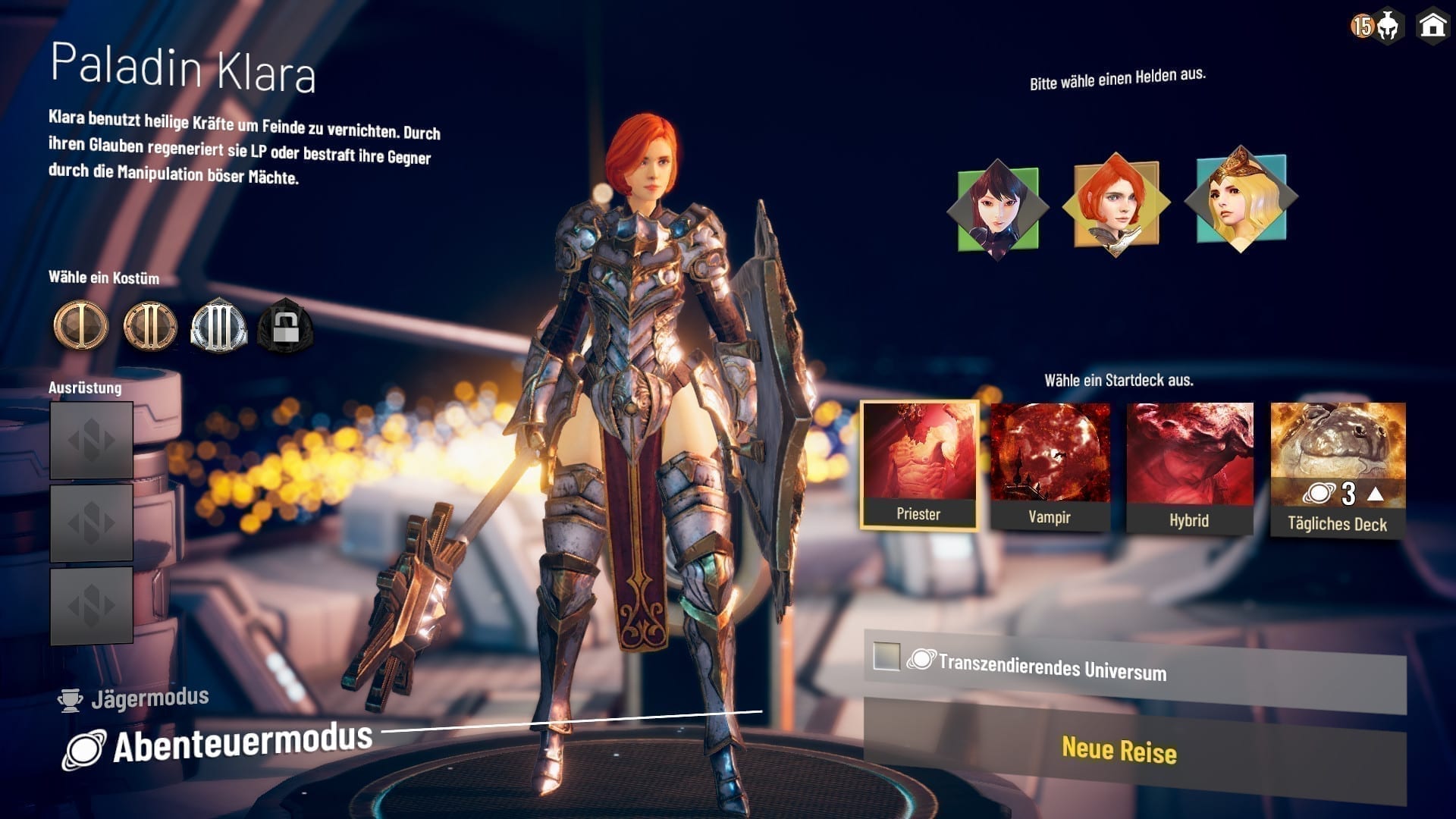Select the red-haired Klara hero portrait
The height and width of the screenshot is (819, 1456).
click(1116, 203)
